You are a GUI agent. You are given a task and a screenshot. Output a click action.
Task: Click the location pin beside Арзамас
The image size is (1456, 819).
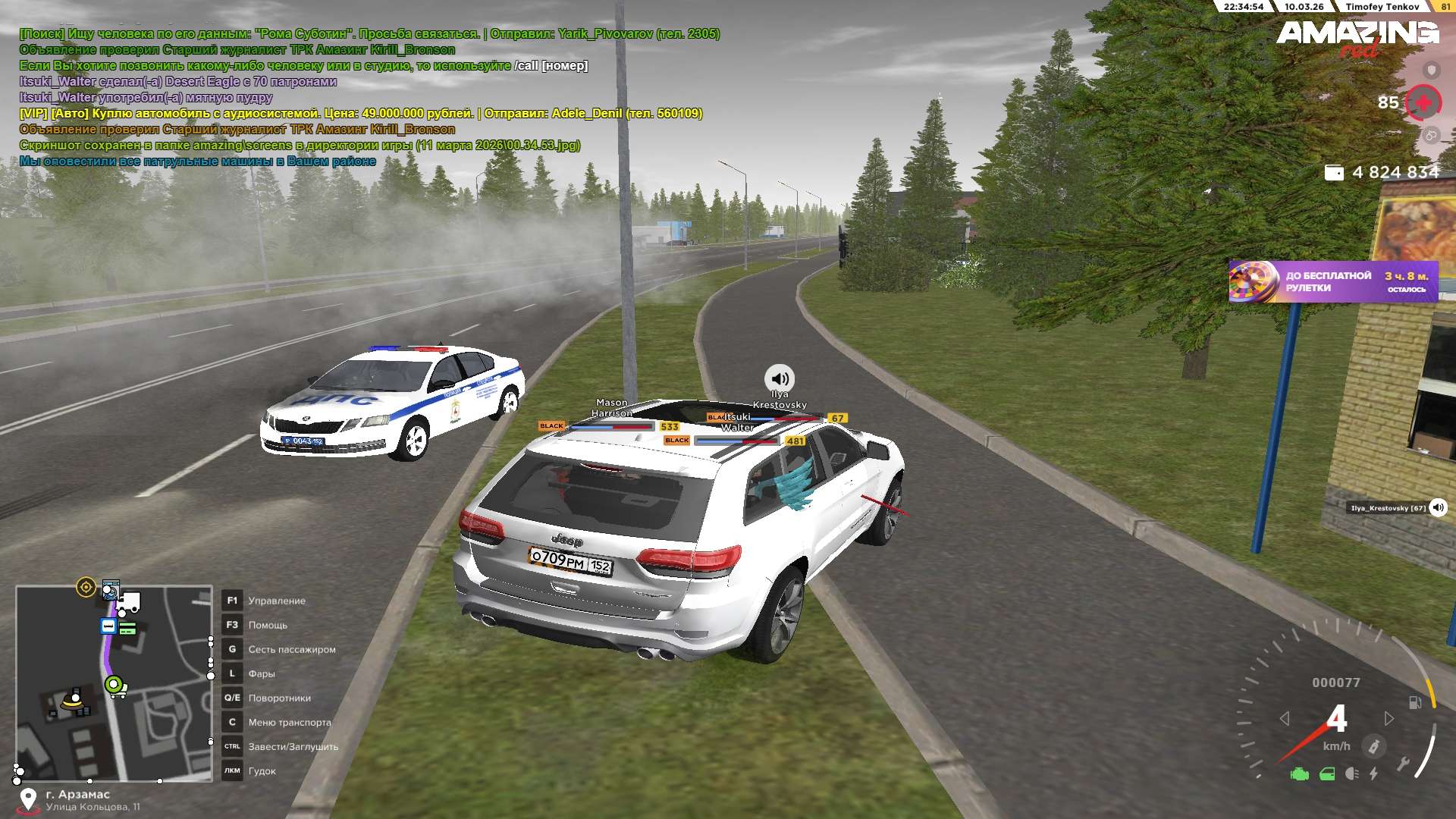pos(28,800)
